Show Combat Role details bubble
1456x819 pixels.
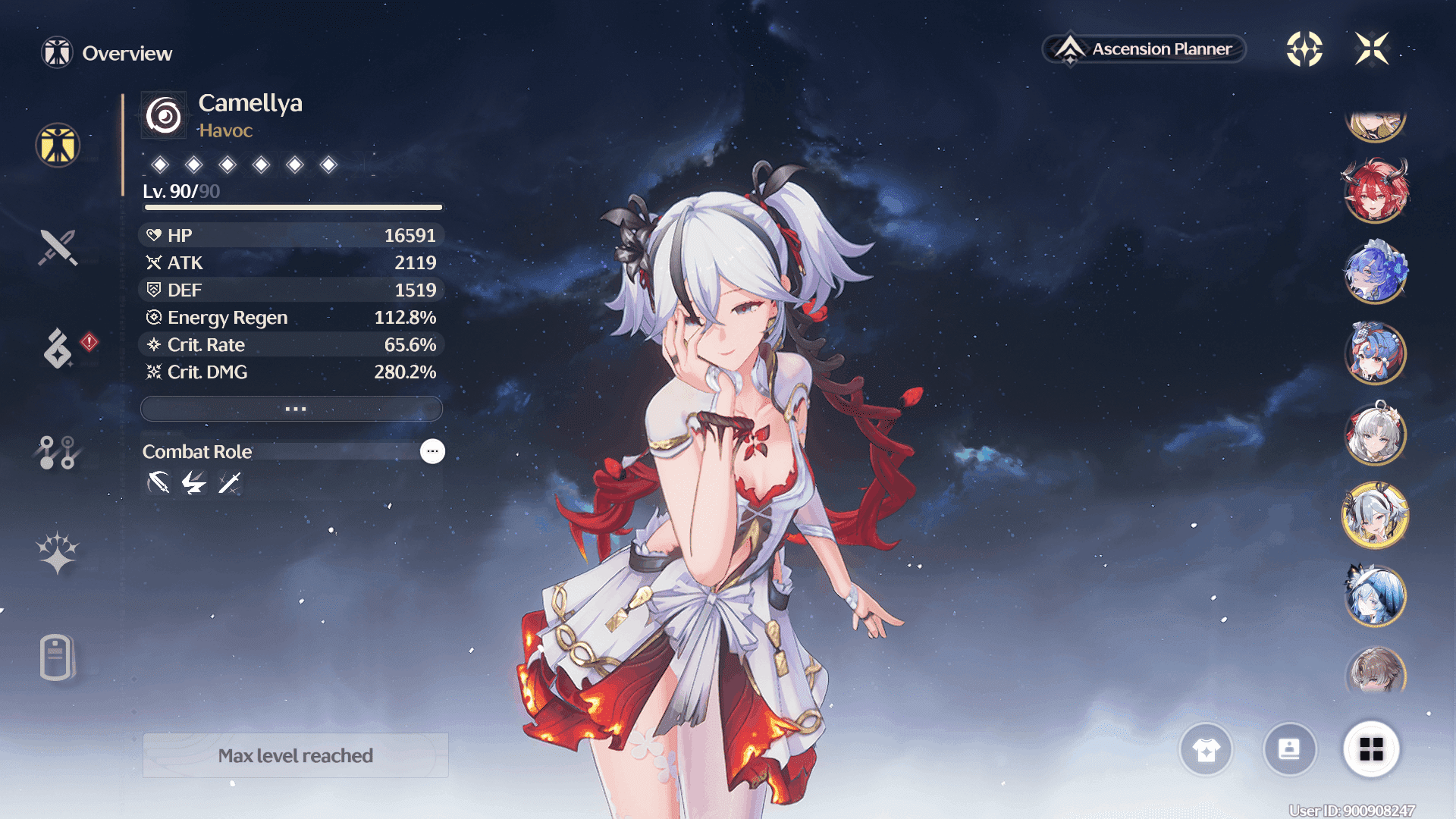point(432,451)
